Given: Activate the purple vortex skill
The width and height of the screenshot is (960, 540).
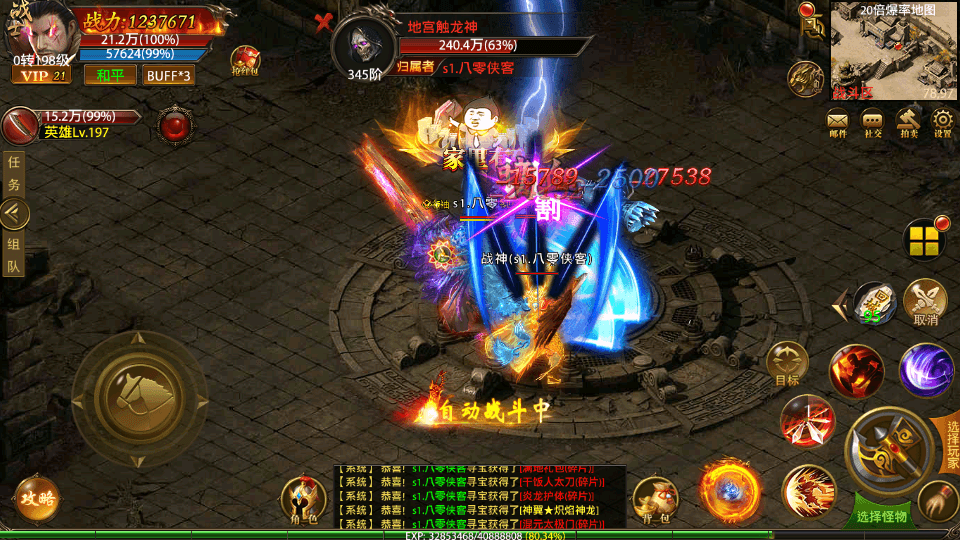Looking at the screenshot, I should point(925,369).
